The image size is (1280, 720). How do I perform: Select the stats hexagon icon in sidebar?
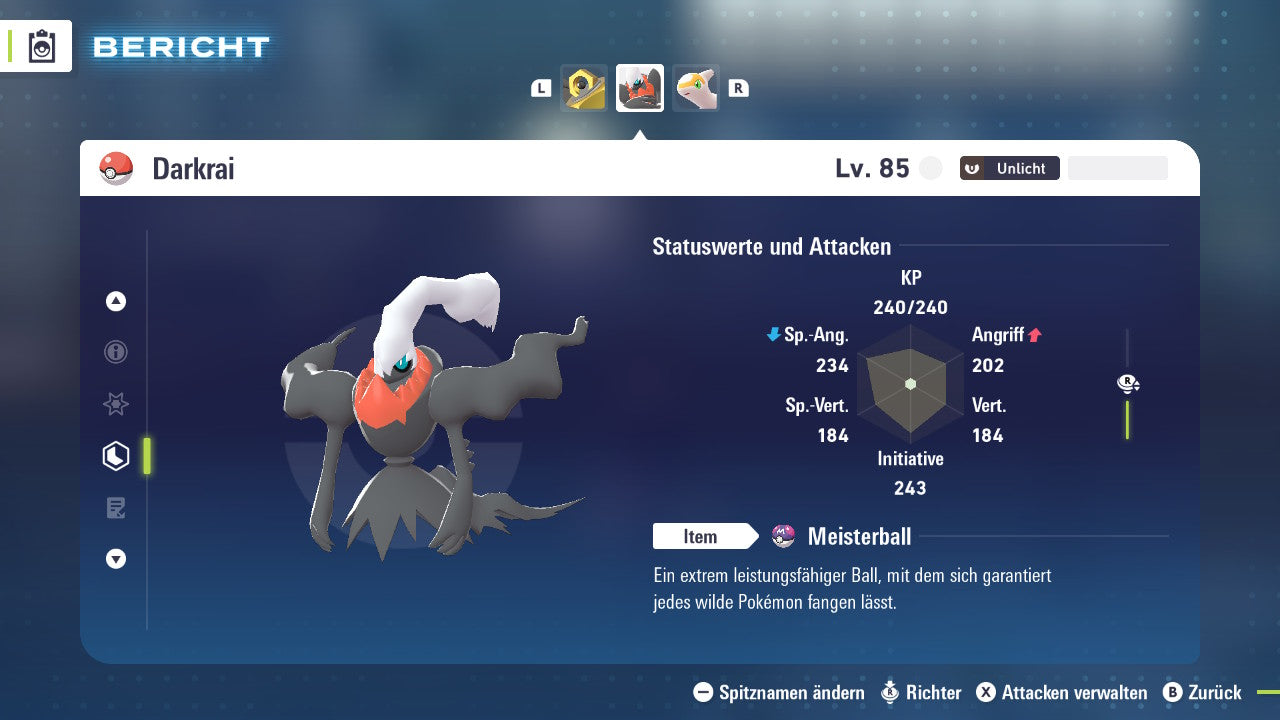coord(115,455)
